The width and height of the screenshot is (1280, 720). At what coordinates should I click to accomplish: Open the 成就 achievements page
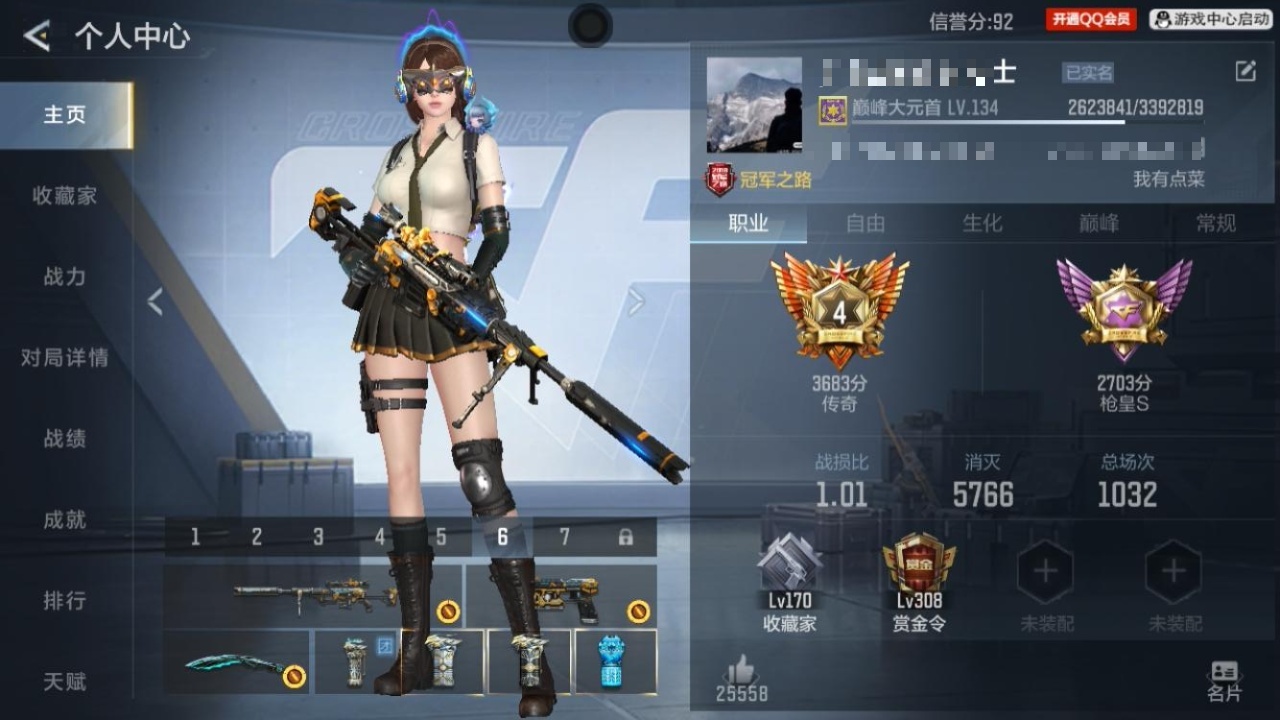pyautogui.click(x=65, y=520)
